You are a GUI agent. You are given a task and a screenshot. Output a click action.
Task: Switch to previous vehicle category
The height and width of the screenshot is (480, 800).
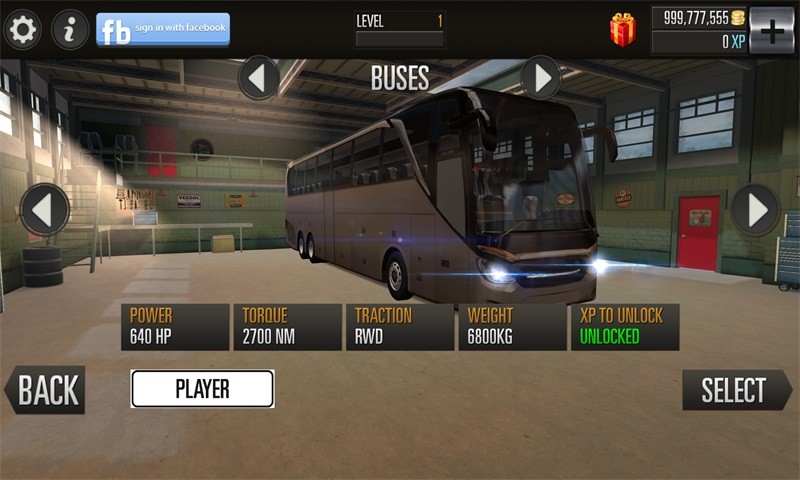click(x=259, y=77)
